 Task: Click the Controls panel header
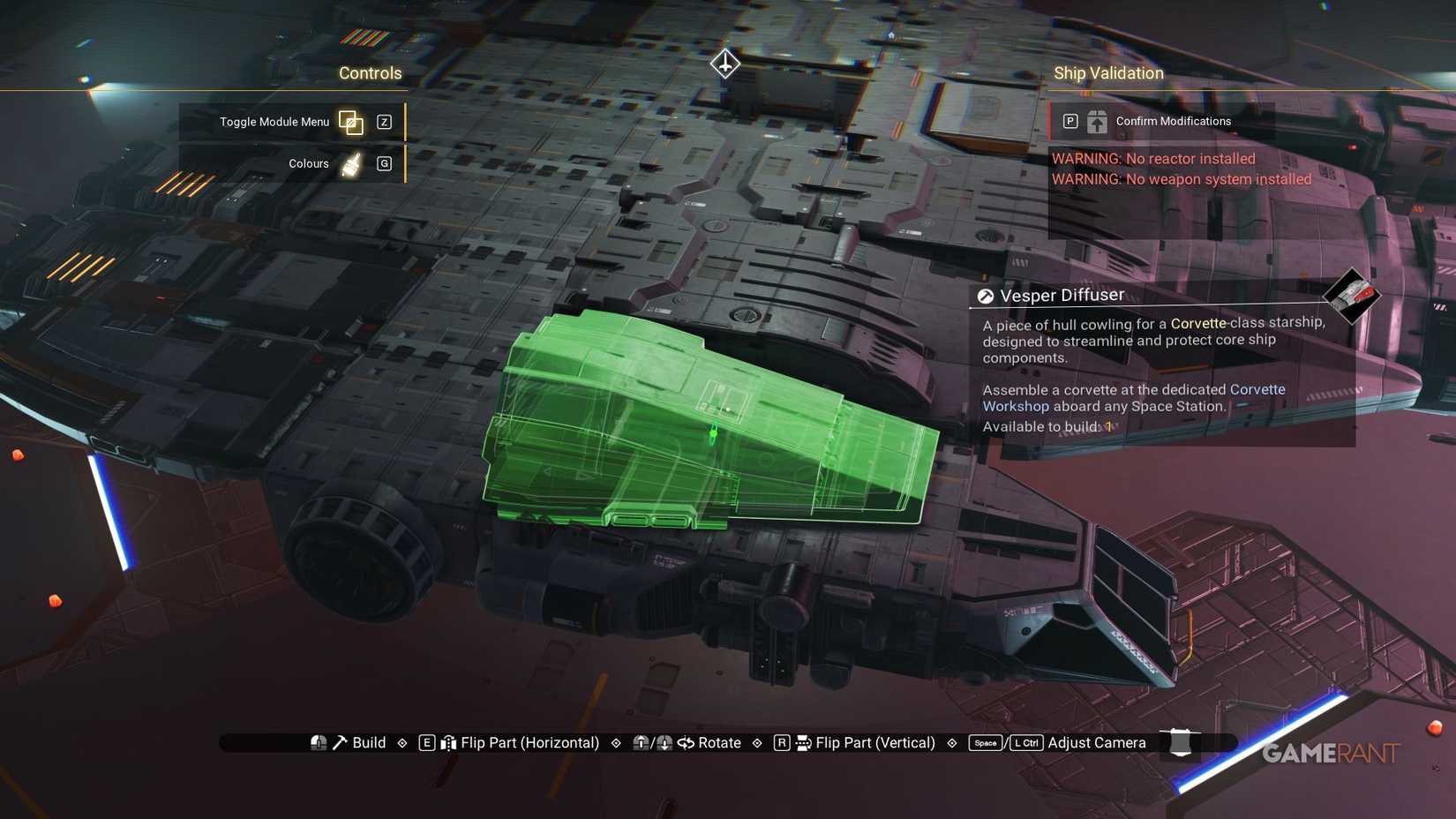(370, 73)
